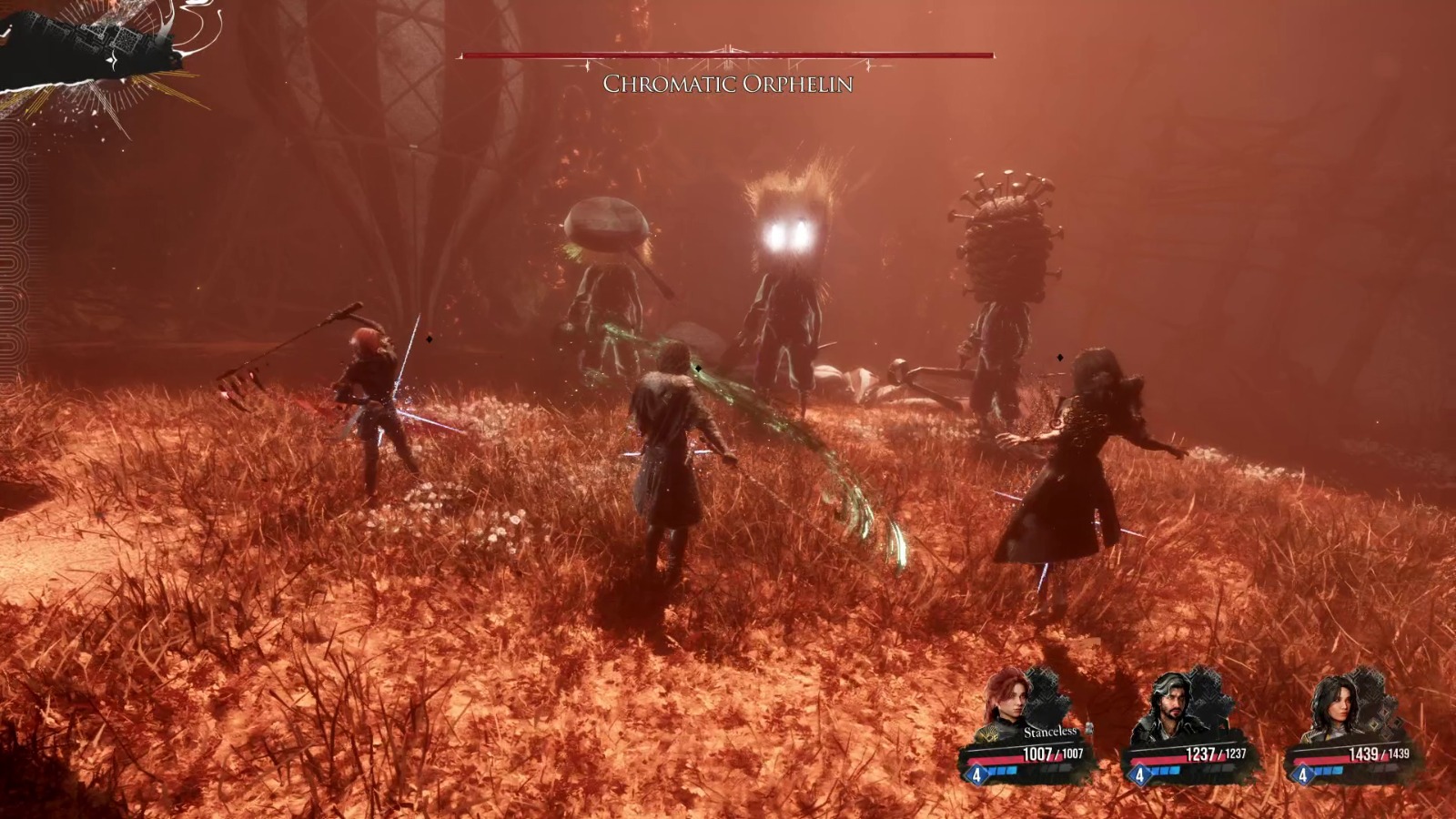Click the Stanceless status label
Screen dimensions: 1456x819
[x=1049, y=731]
